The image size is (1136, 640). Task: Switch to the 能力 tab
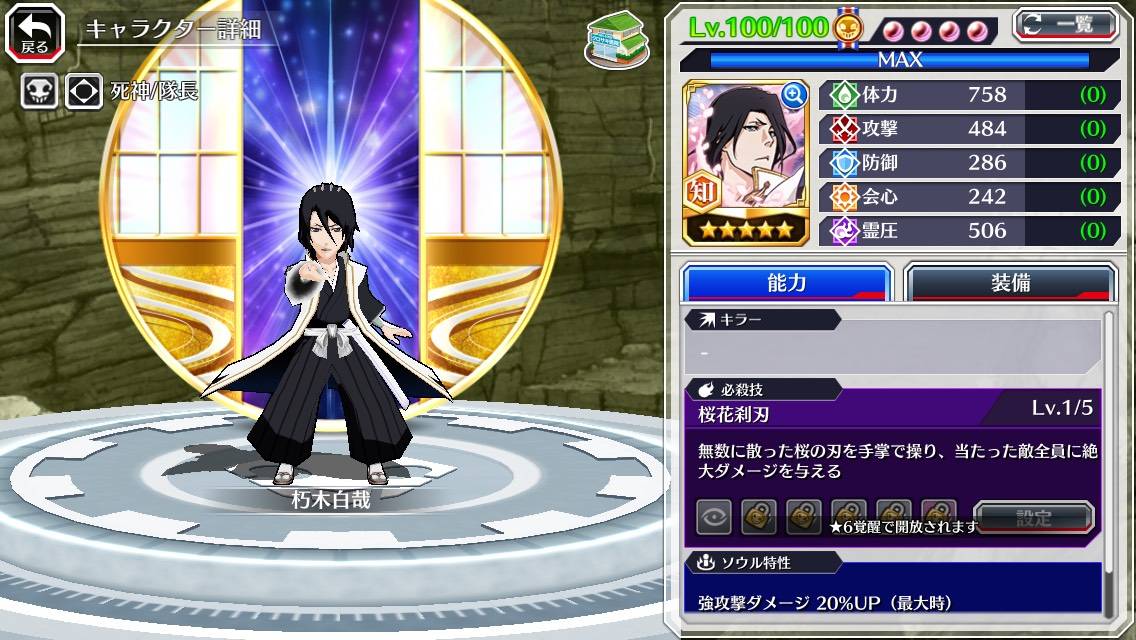(786, 283)
